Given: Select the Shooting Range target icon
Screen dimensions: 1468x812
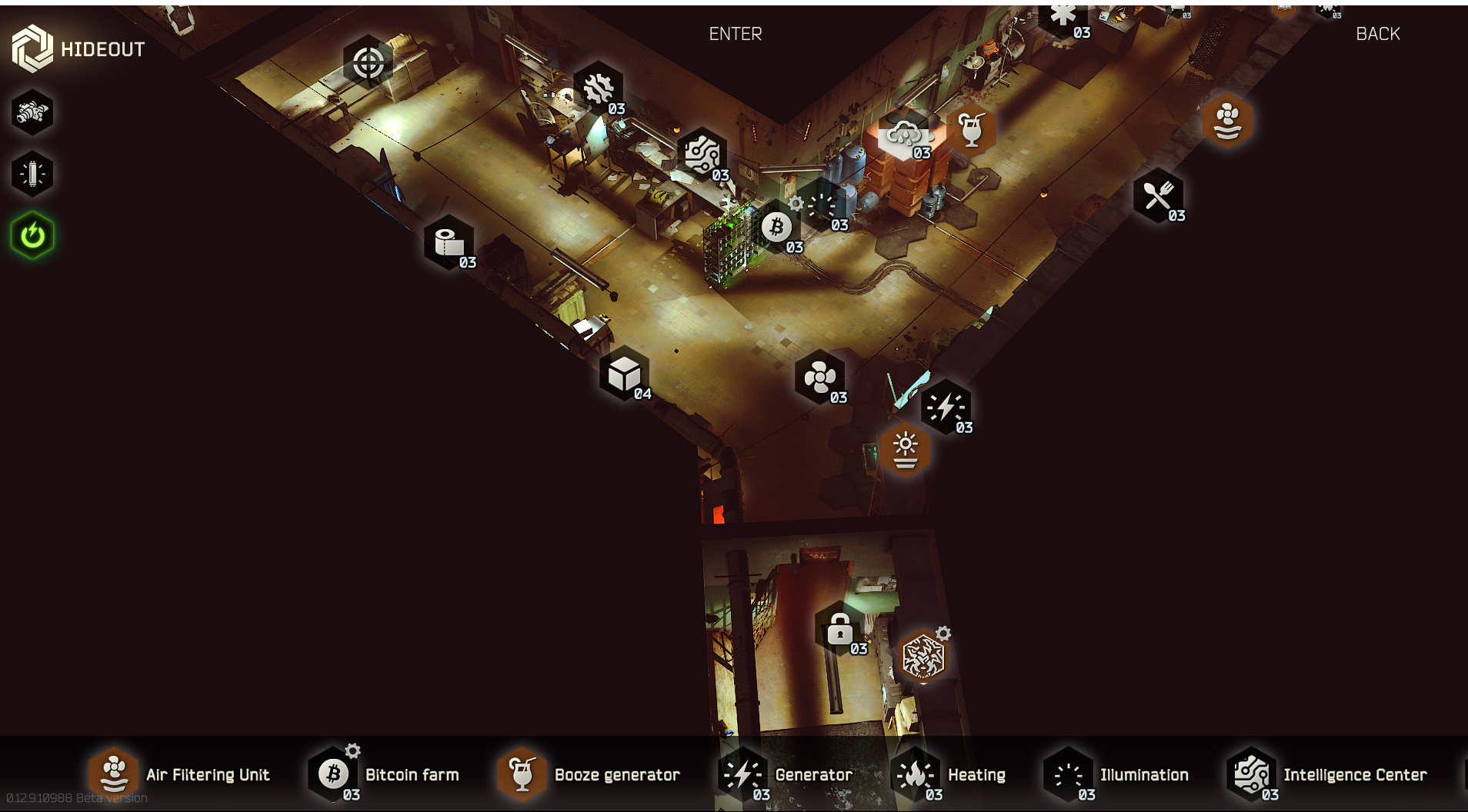Looking at the screenshot, I should [x=368, y=60].
